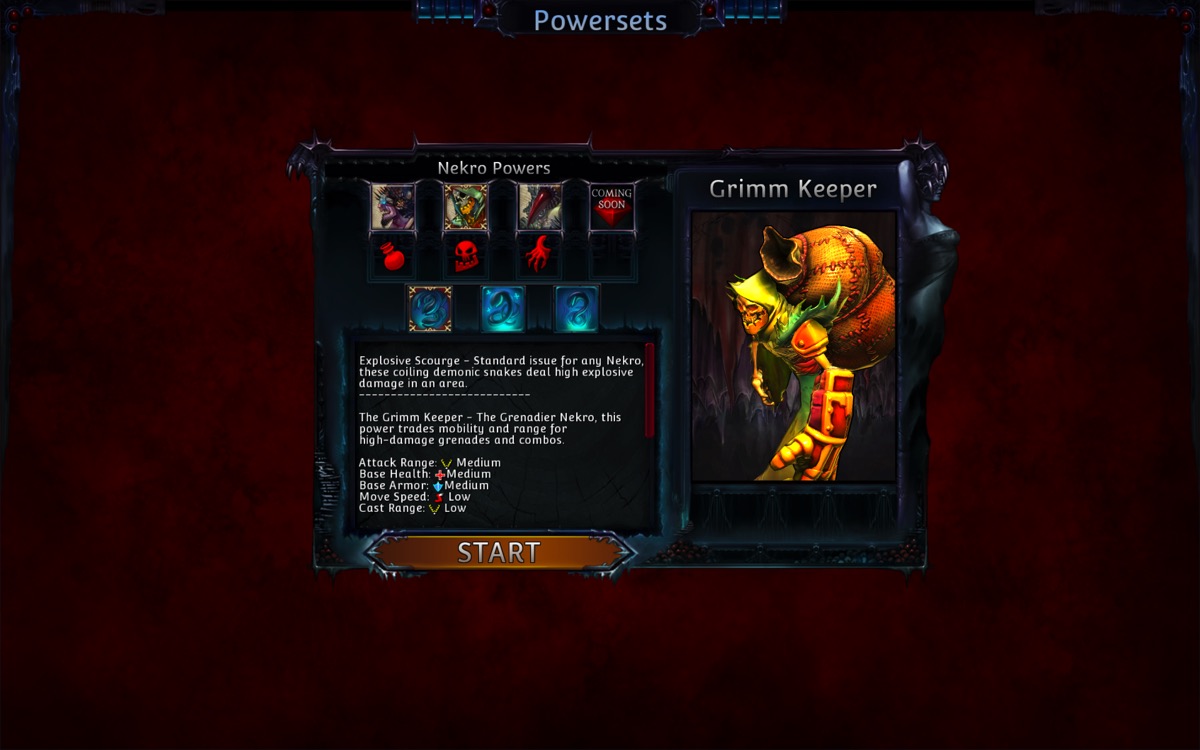The image size is (1200, 750).
Task: Click the Coming Soon locked power slot
Action: point(611,207)
